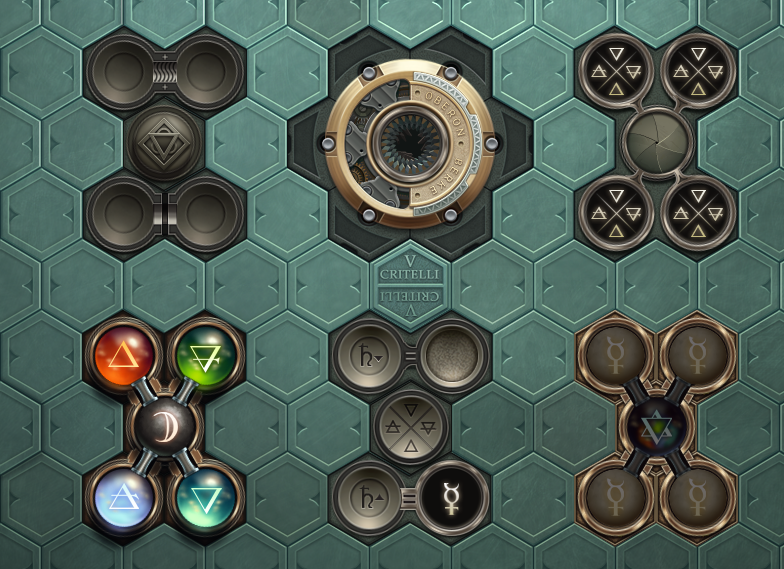This screenshot has height=569, width=784.
Task: Select the empty rough stone glyph slot
Action: click(x=452, y=355)
